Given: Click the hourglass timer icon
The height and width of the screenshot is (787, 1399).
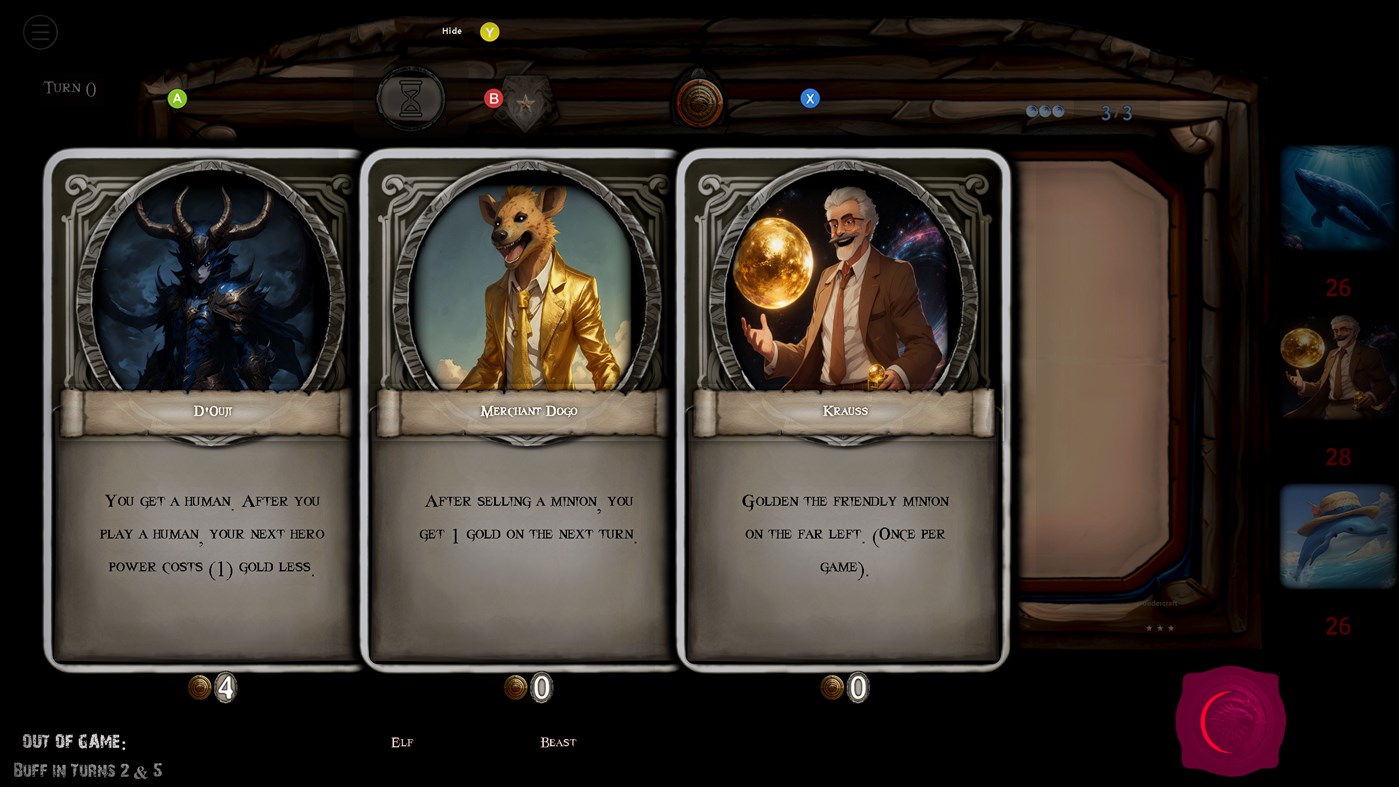Looking at the screenshot, I should pyautogui.click(x=410, y=98).
